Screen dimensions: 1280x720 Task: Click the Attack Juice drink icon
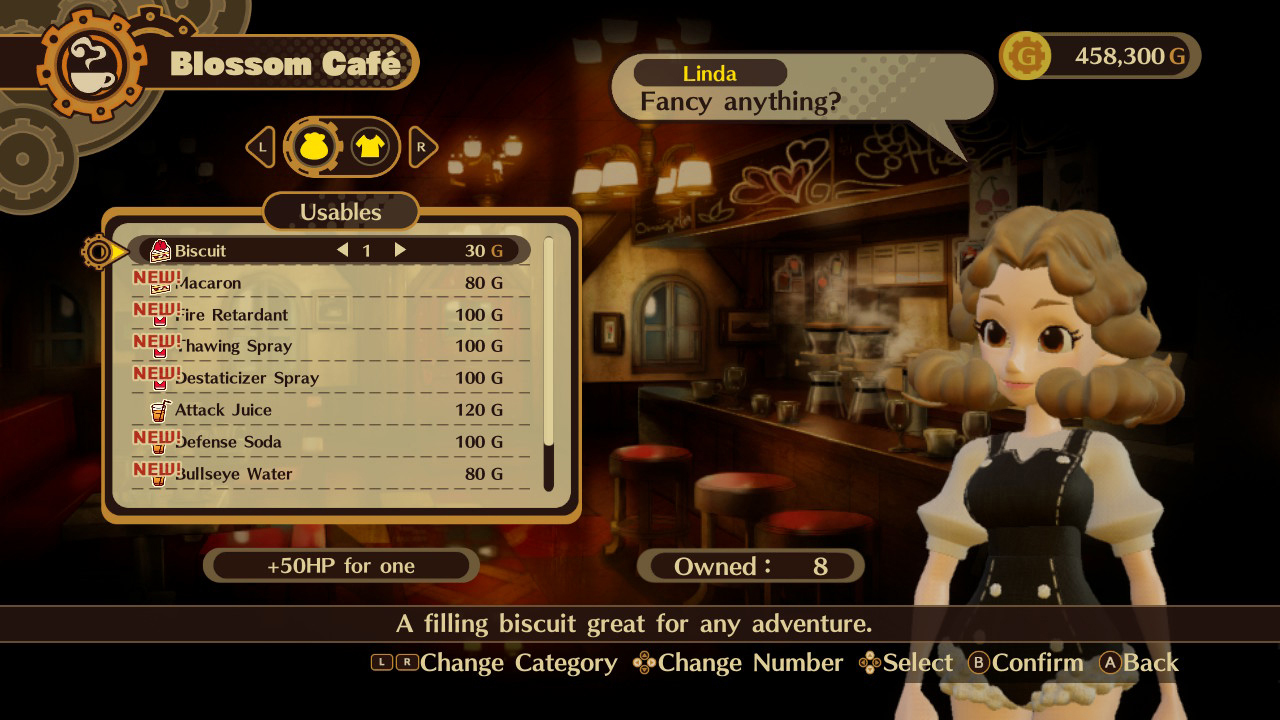point(160,410)
